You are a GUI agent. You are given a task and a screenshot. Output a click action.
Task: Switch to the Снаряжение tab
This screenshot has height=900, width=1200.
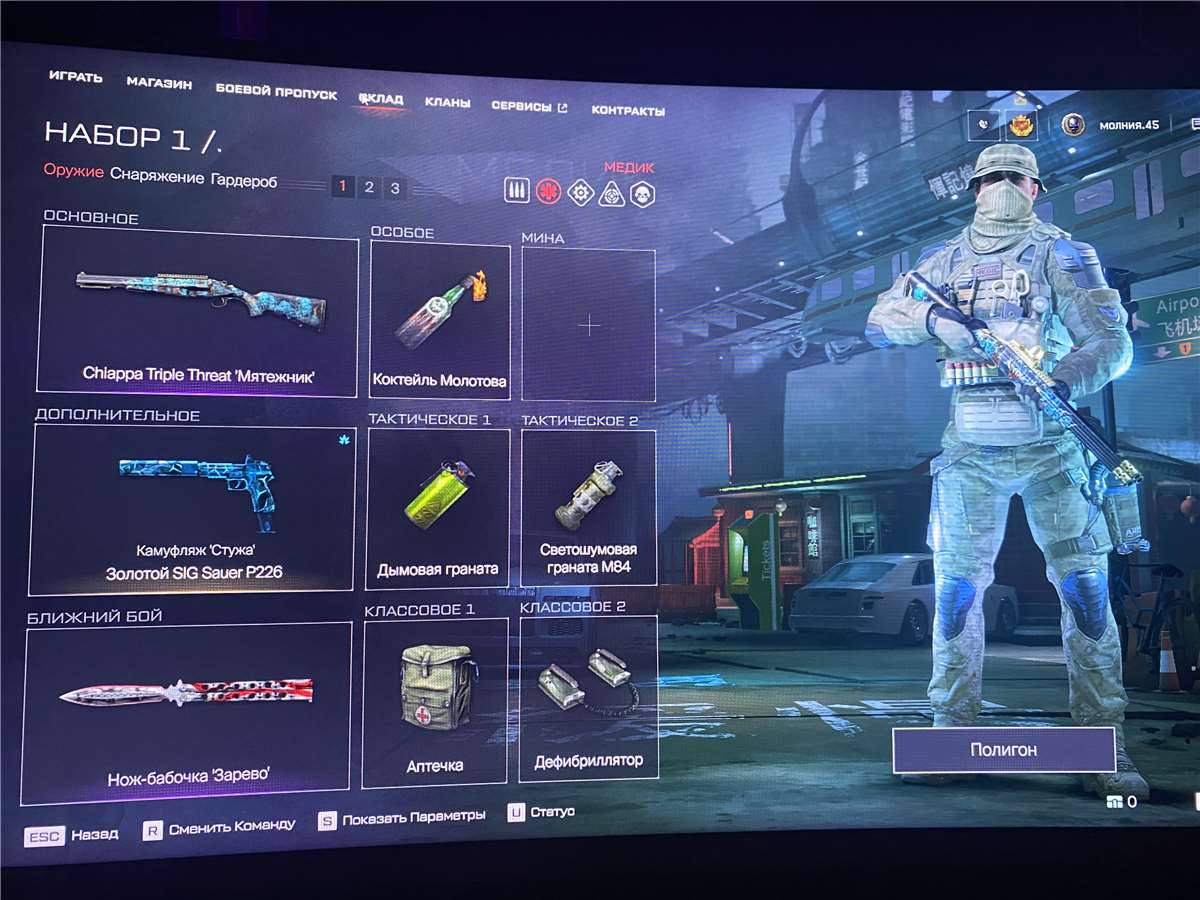(156, 176)
